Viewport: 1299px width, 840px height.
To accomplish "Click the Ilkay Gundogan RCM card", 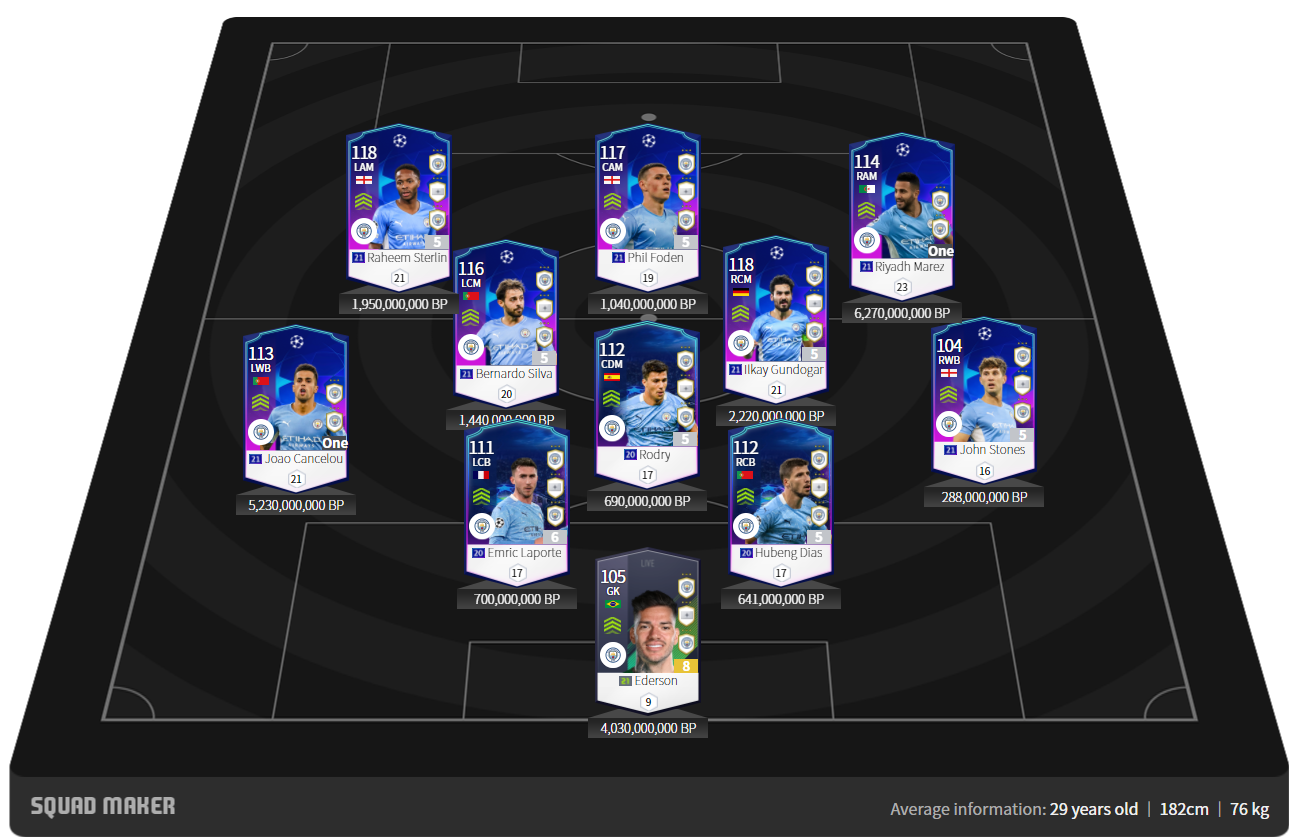I will click(x=776, y=308).
